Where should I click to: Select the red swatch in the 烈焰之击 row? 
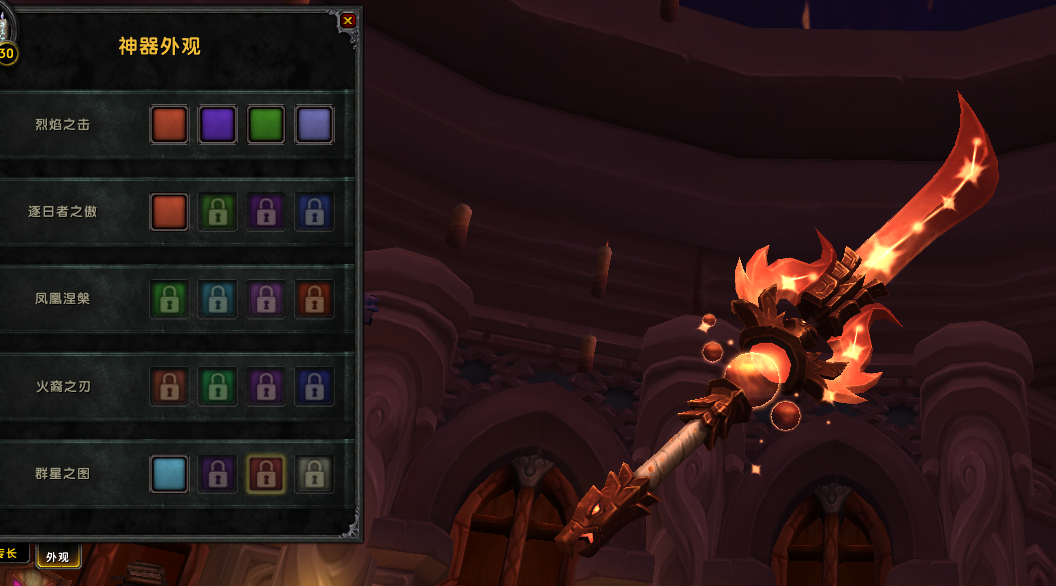pos(170,125)
